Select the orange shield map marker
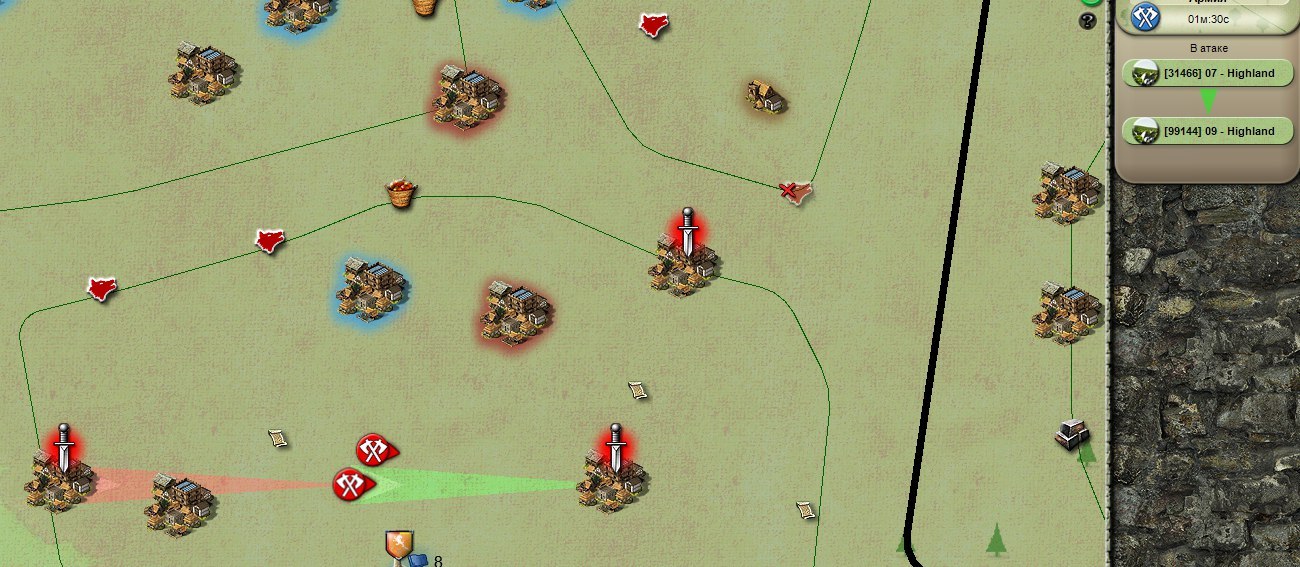This screenshot has height=567, width=1300. tap(399, 544)
